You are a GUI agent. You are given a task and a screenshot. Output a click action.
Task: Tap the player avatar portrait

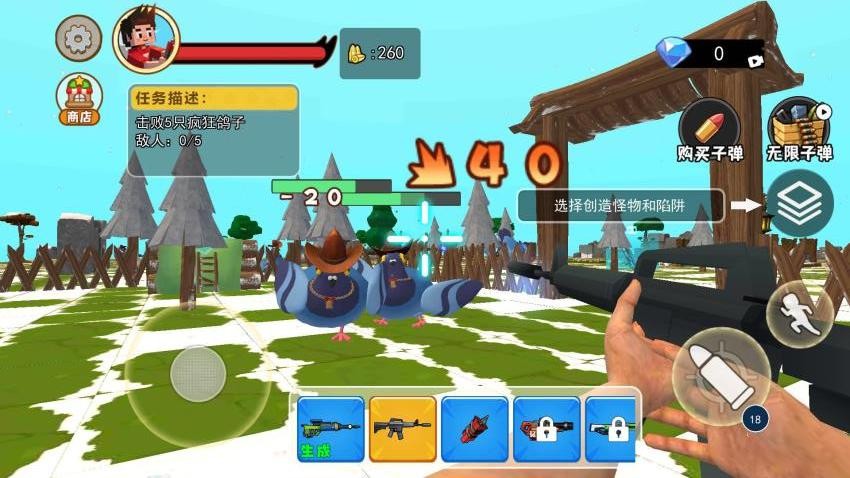pyautogui.click(x=146, y=41)
